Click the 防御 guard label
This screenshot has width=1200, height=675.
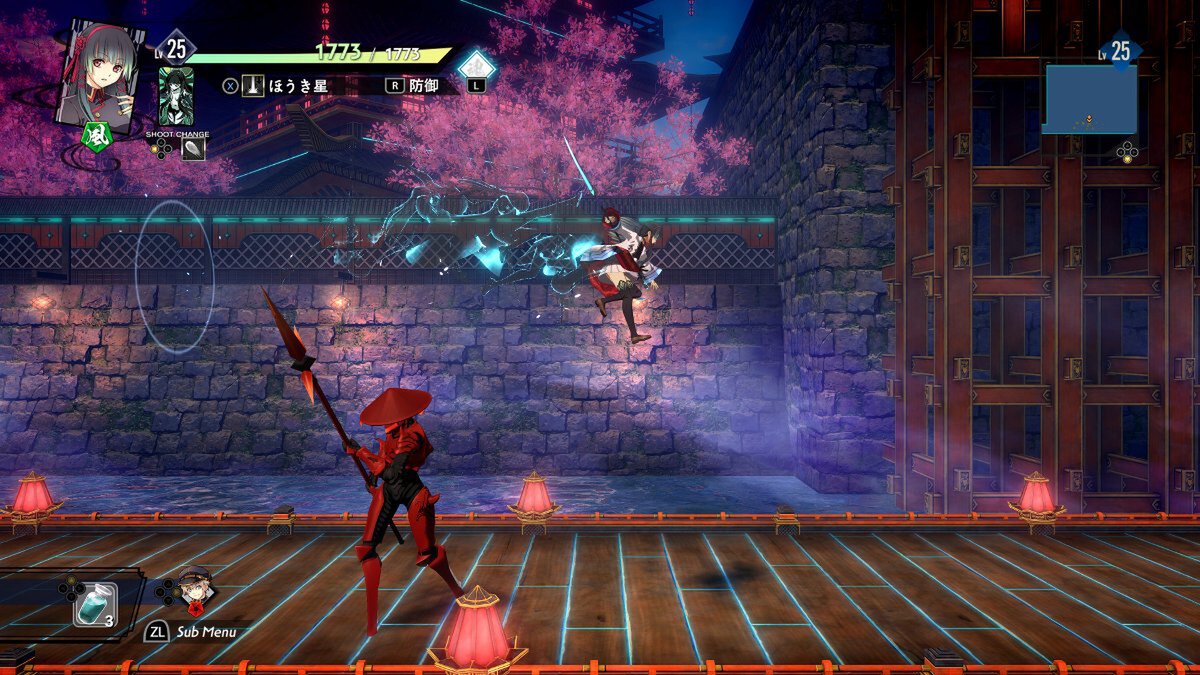coord(424,85)
